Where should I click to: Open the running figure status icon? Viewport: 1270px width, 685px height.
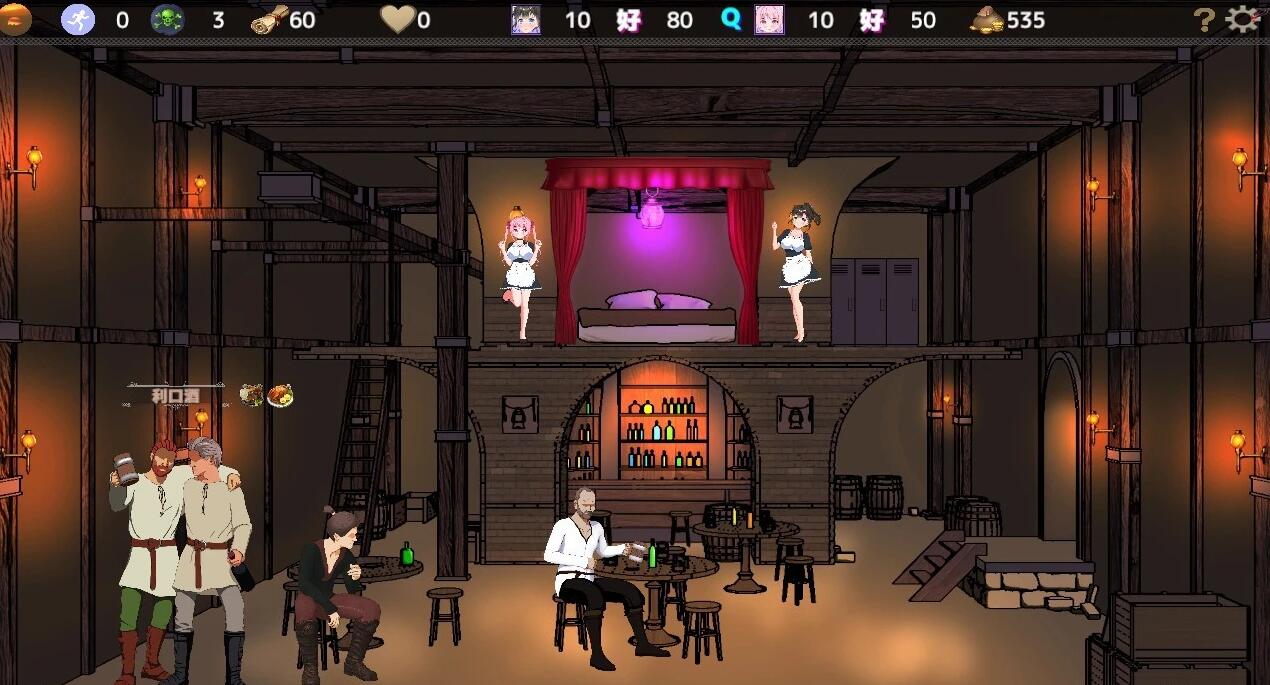coord(78,20)
